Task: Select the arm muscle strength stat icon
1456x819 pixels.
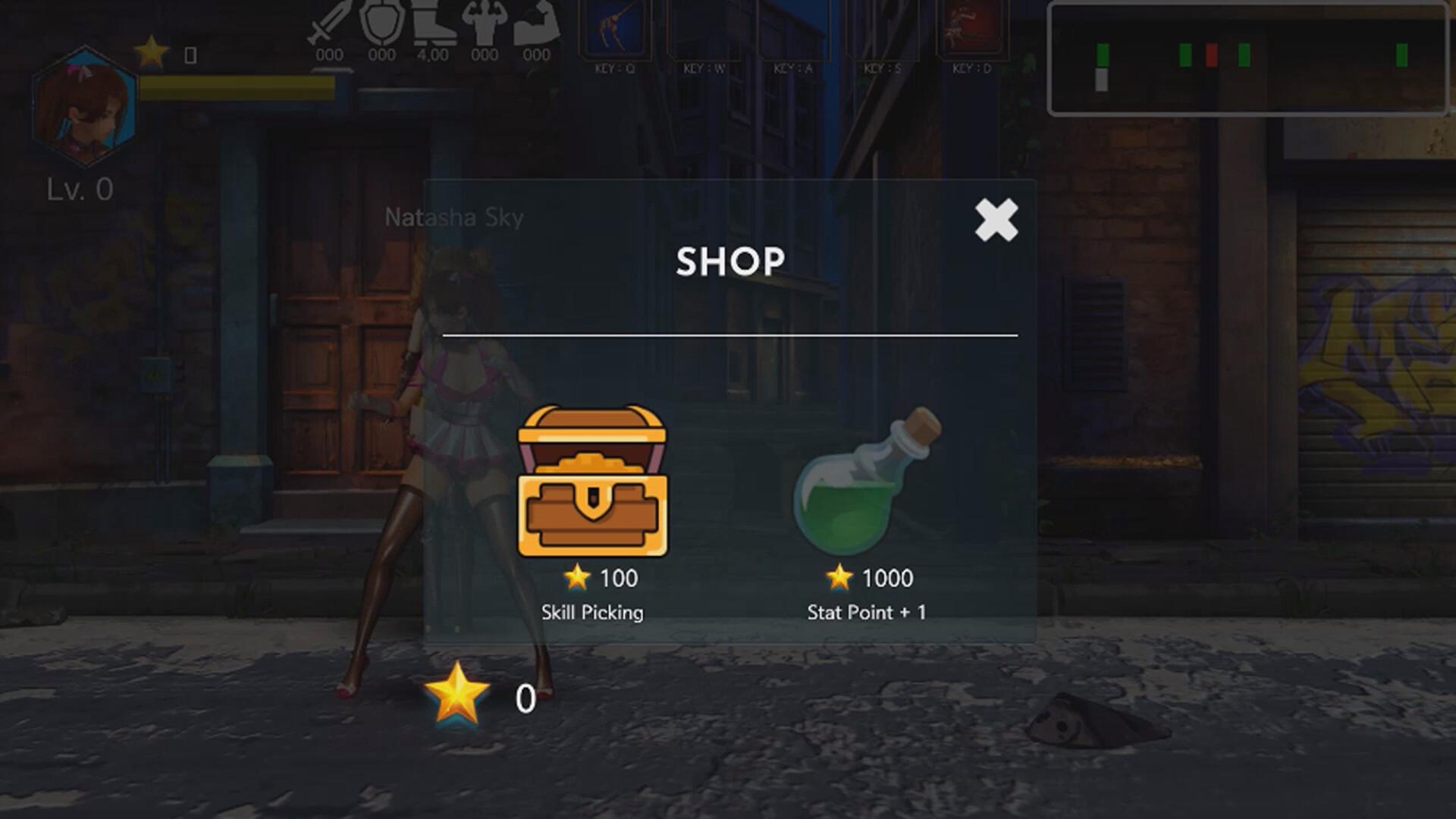Action: click(536, 23)
